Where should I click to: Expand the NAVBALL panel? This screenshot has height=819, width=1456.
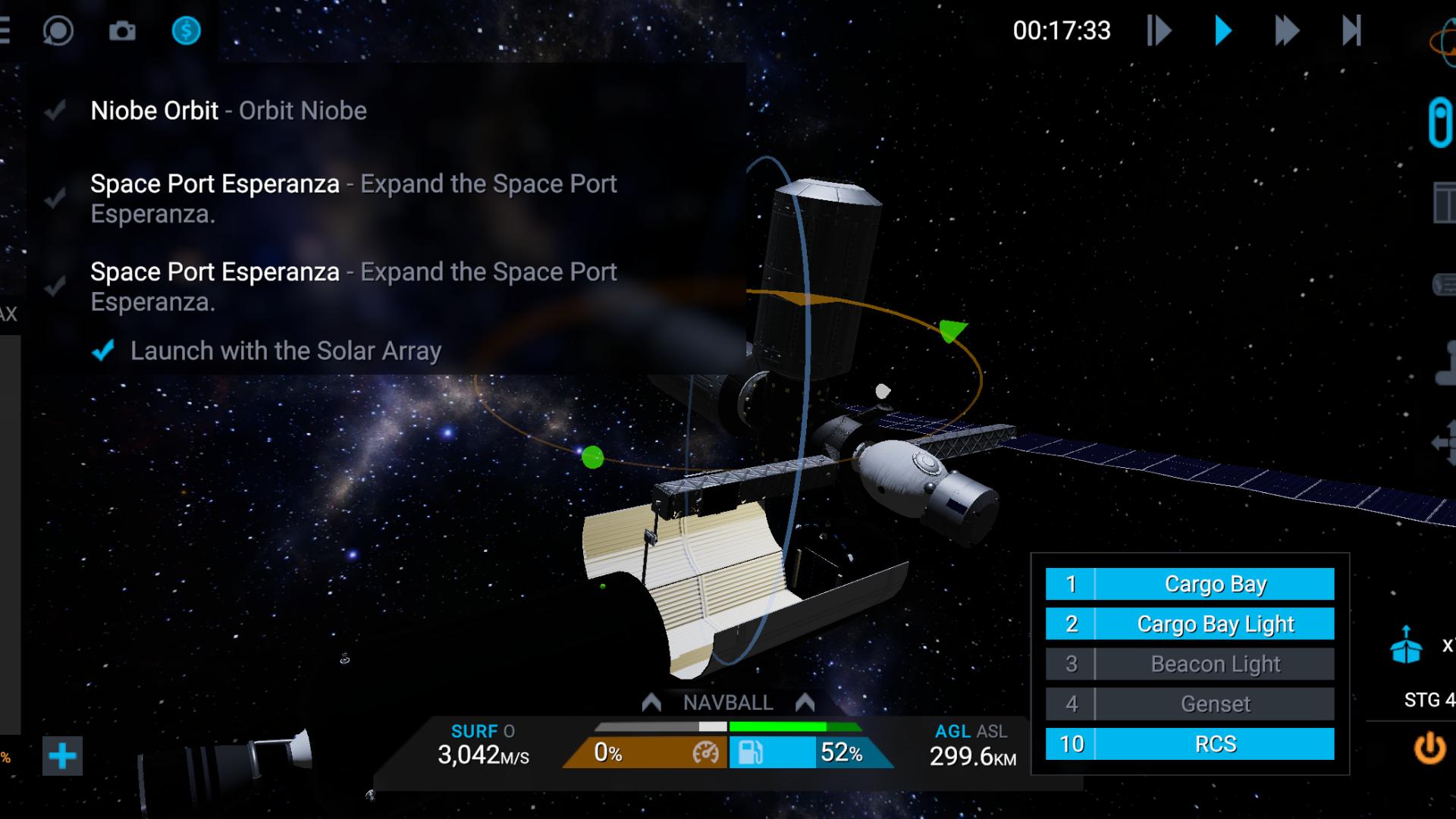coord(727,703)
